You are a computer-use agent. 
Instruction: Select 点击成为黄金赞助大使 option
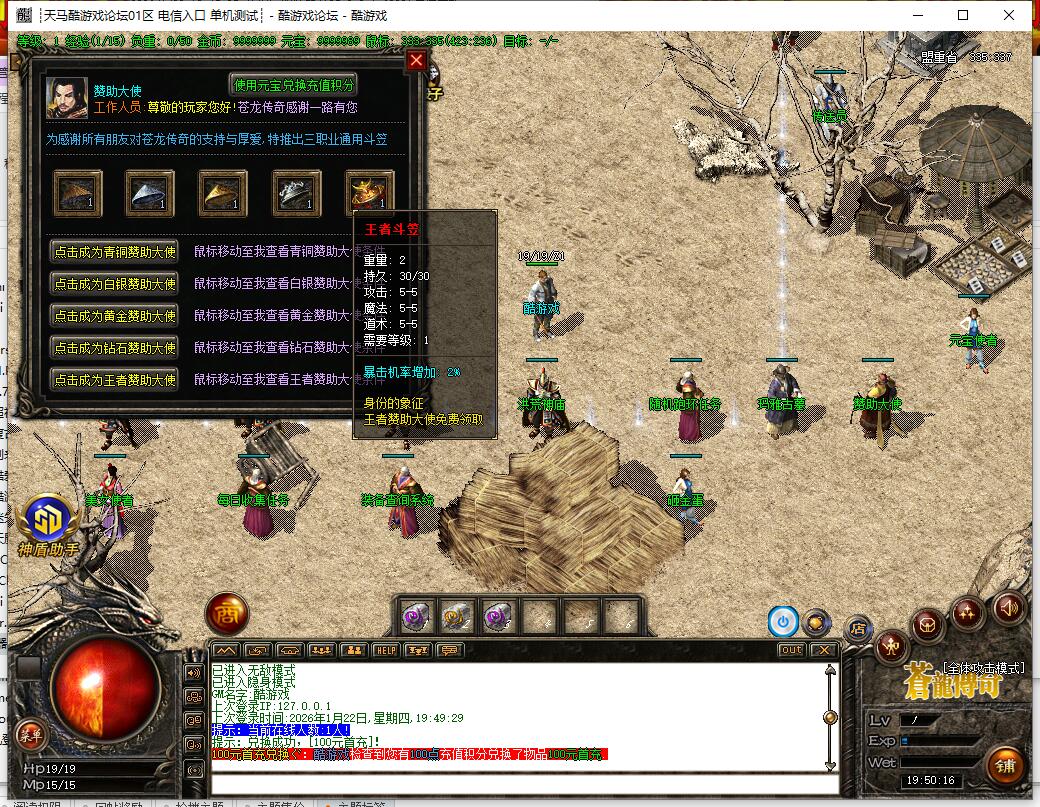(115, 316)
